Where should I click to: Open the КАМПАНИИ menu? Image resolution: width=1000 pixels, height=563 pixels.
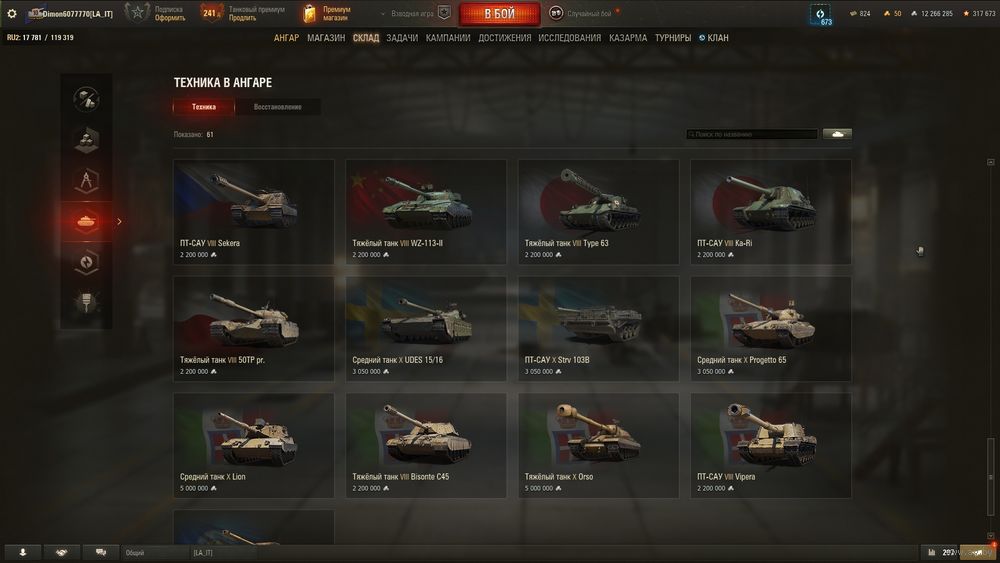click(448, 38)
